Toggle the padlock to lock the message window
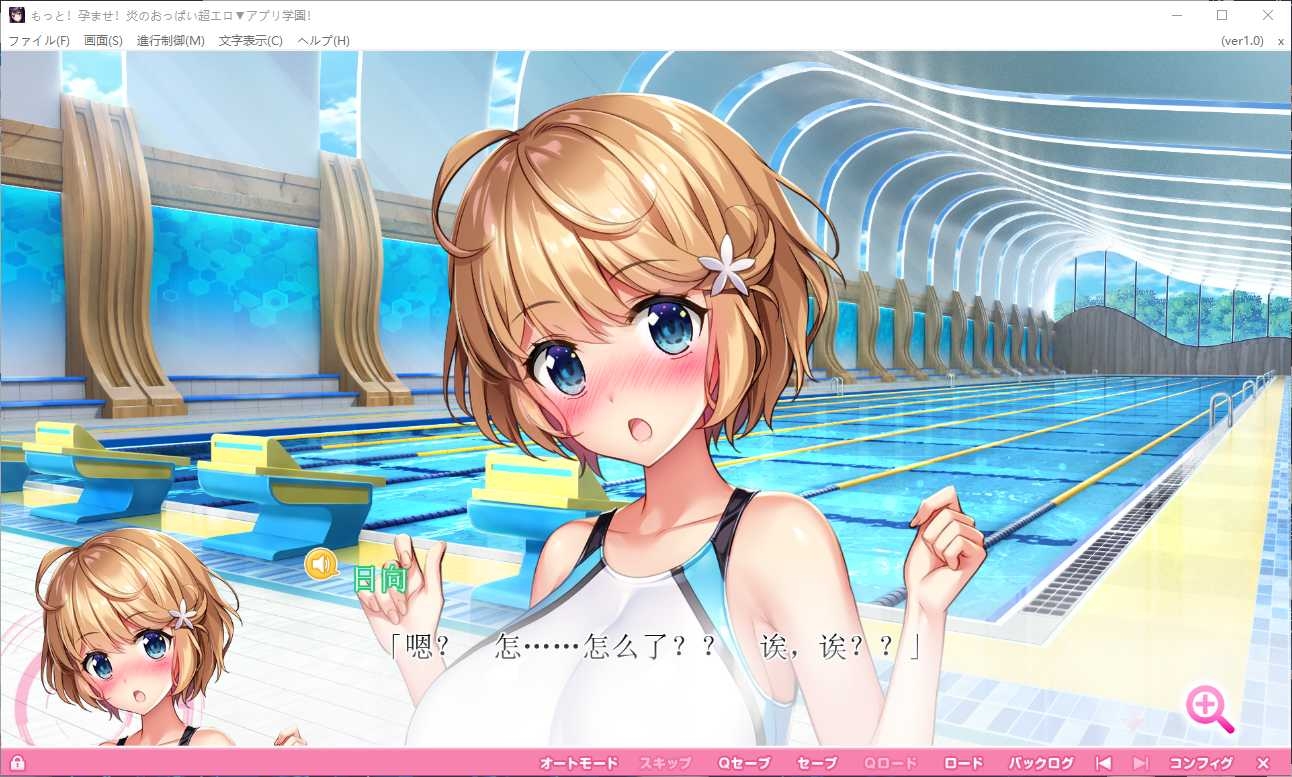Screen dimensions: 1292x777 point(20,762)
